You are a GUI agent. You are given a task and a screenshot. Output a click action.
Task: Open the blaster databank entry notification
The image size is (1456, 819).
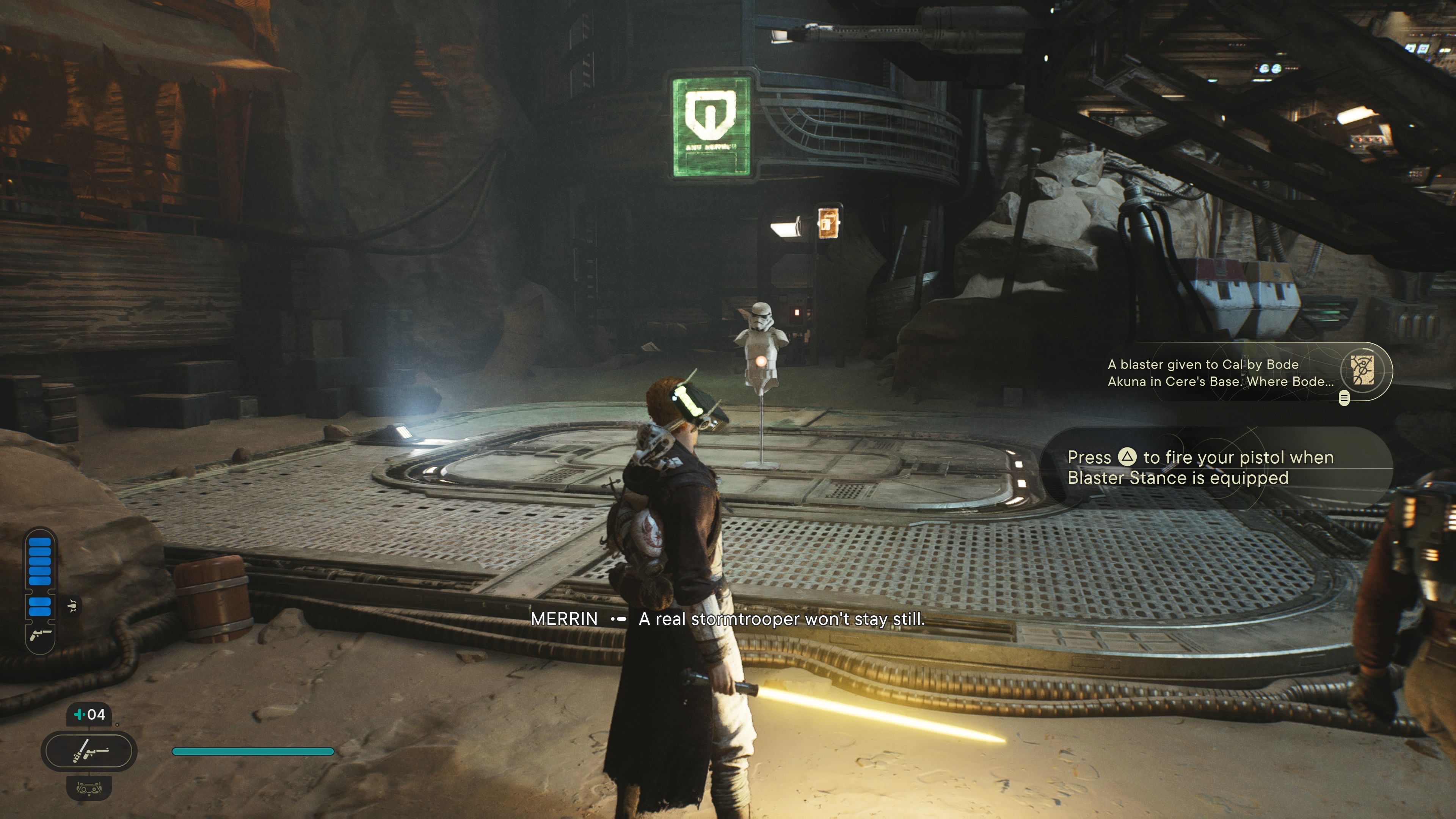[1221, 372]
